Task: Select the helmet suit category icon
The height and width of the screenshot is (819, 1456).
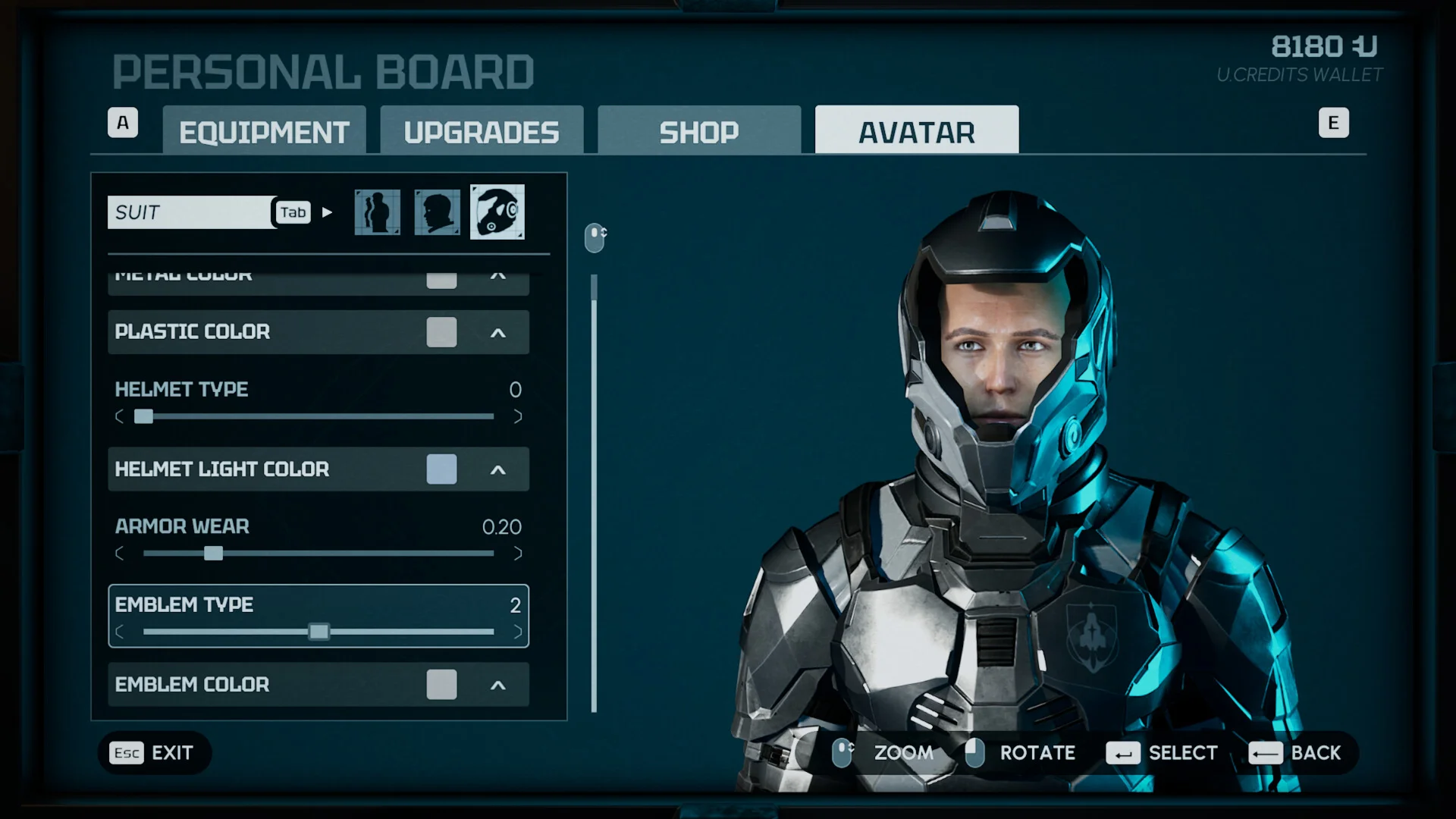Action: coord(497,212)
